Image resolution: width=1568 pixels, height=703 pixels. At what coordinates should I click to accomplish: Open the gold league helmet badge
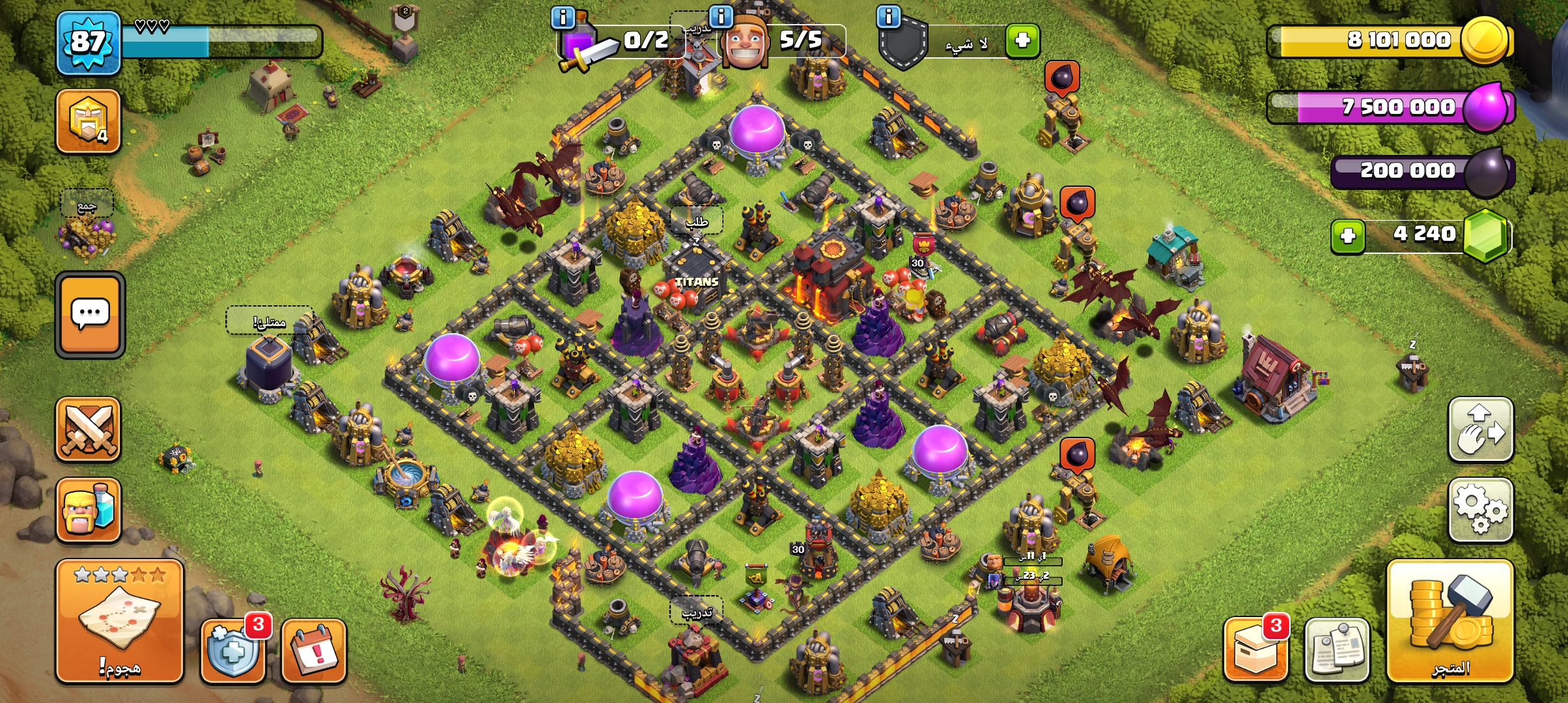(x=89, y=121)
